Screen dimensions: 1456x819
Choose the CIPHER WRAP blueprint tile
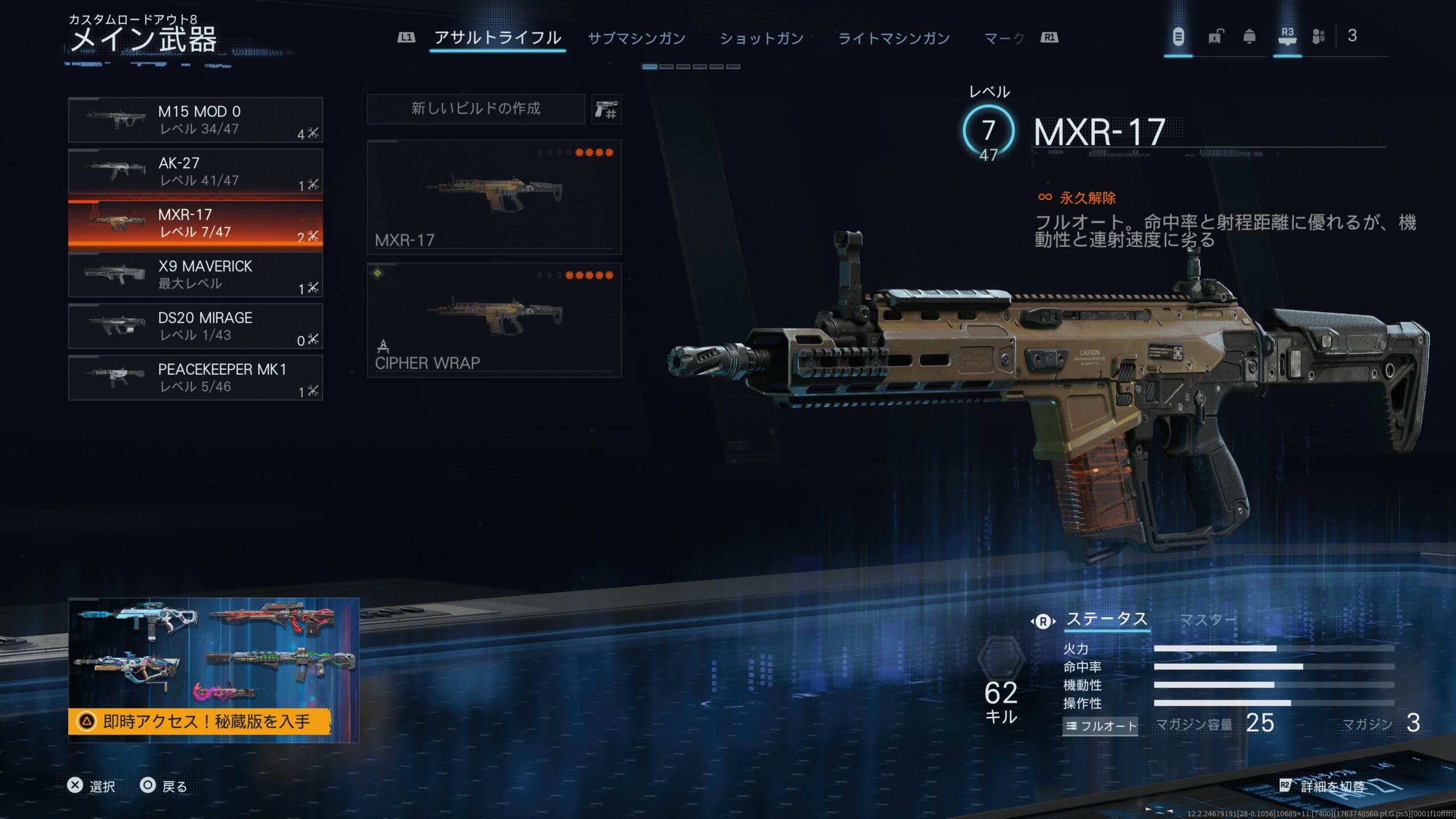(x=494, y=320)
